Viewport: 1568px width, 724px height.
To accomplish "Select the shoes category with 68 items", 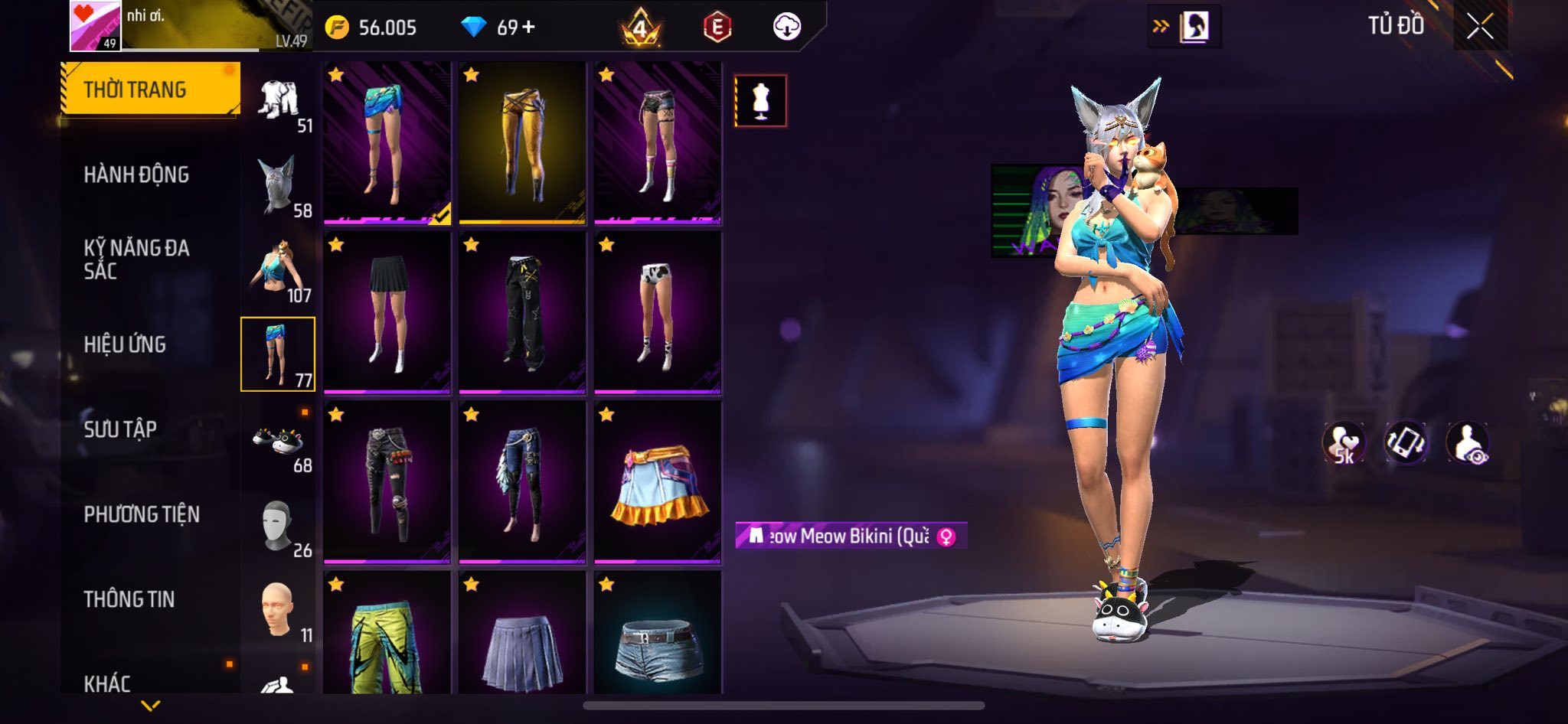I will coord(279,442).
